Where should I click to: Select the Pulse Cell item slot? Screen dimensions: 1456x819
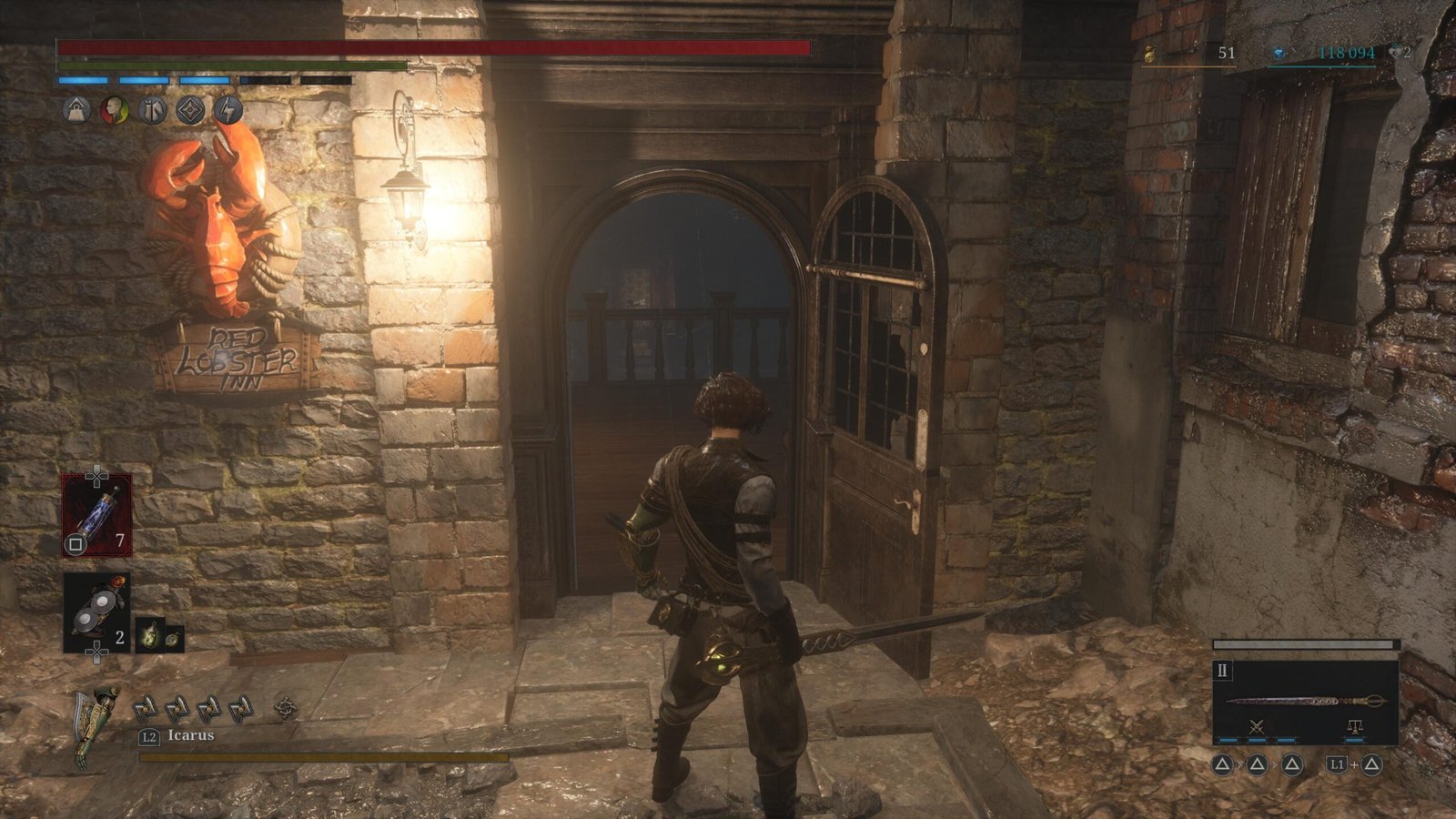point(96,515)
